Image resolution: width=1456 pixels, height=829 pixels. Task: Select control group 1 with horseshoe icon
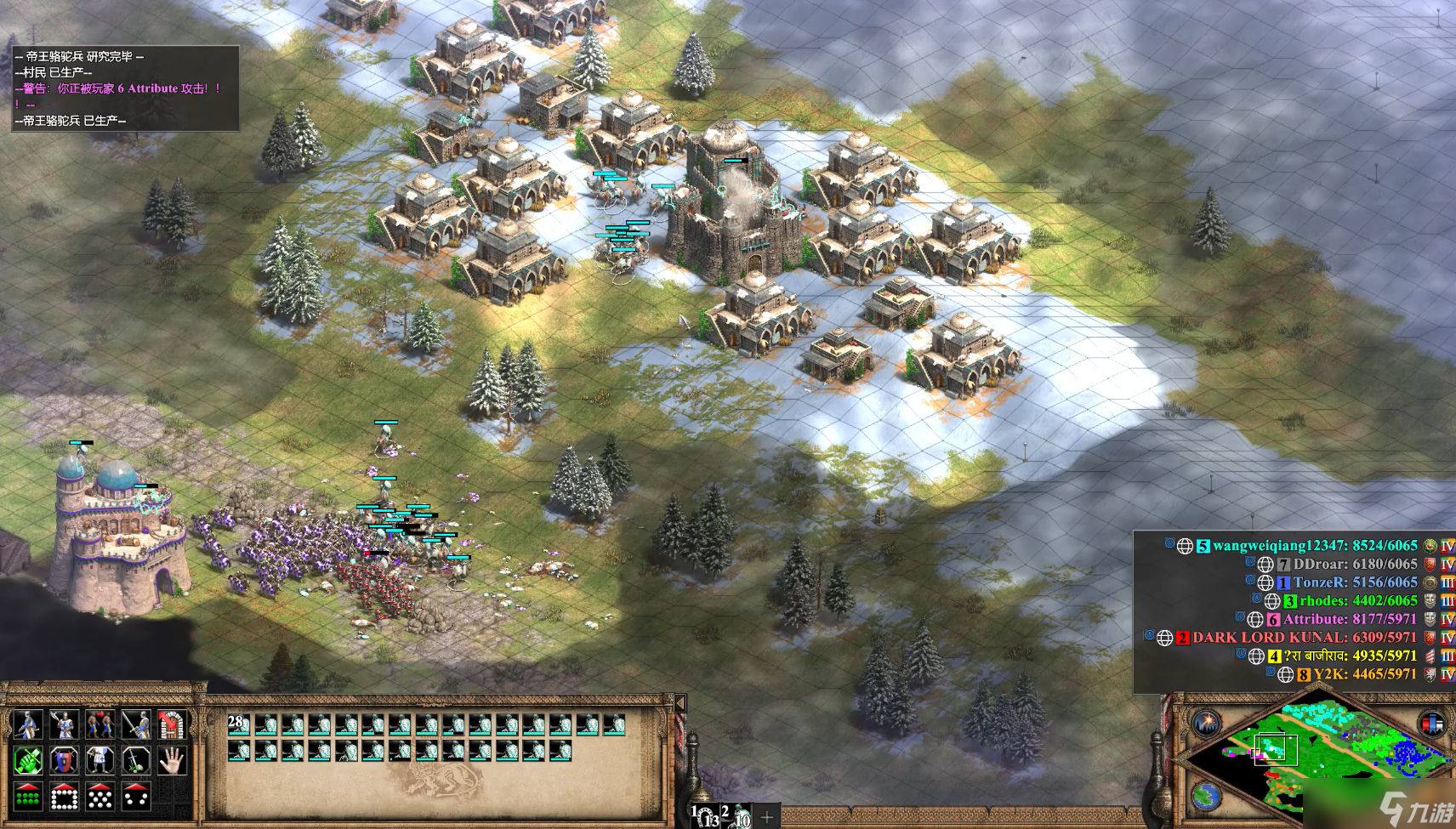tap(705, 816)
